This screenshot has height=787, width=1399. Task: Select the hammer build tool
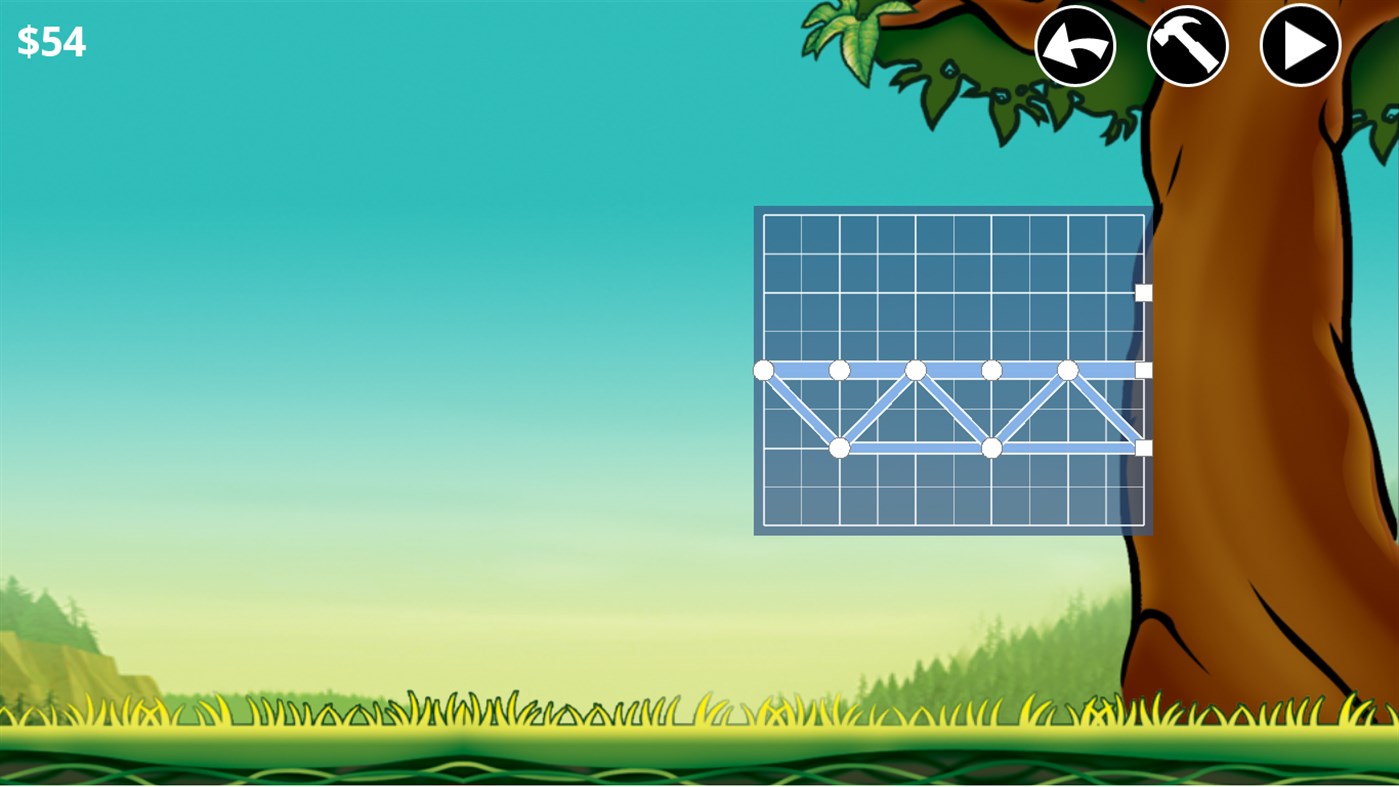[1187, 45]
